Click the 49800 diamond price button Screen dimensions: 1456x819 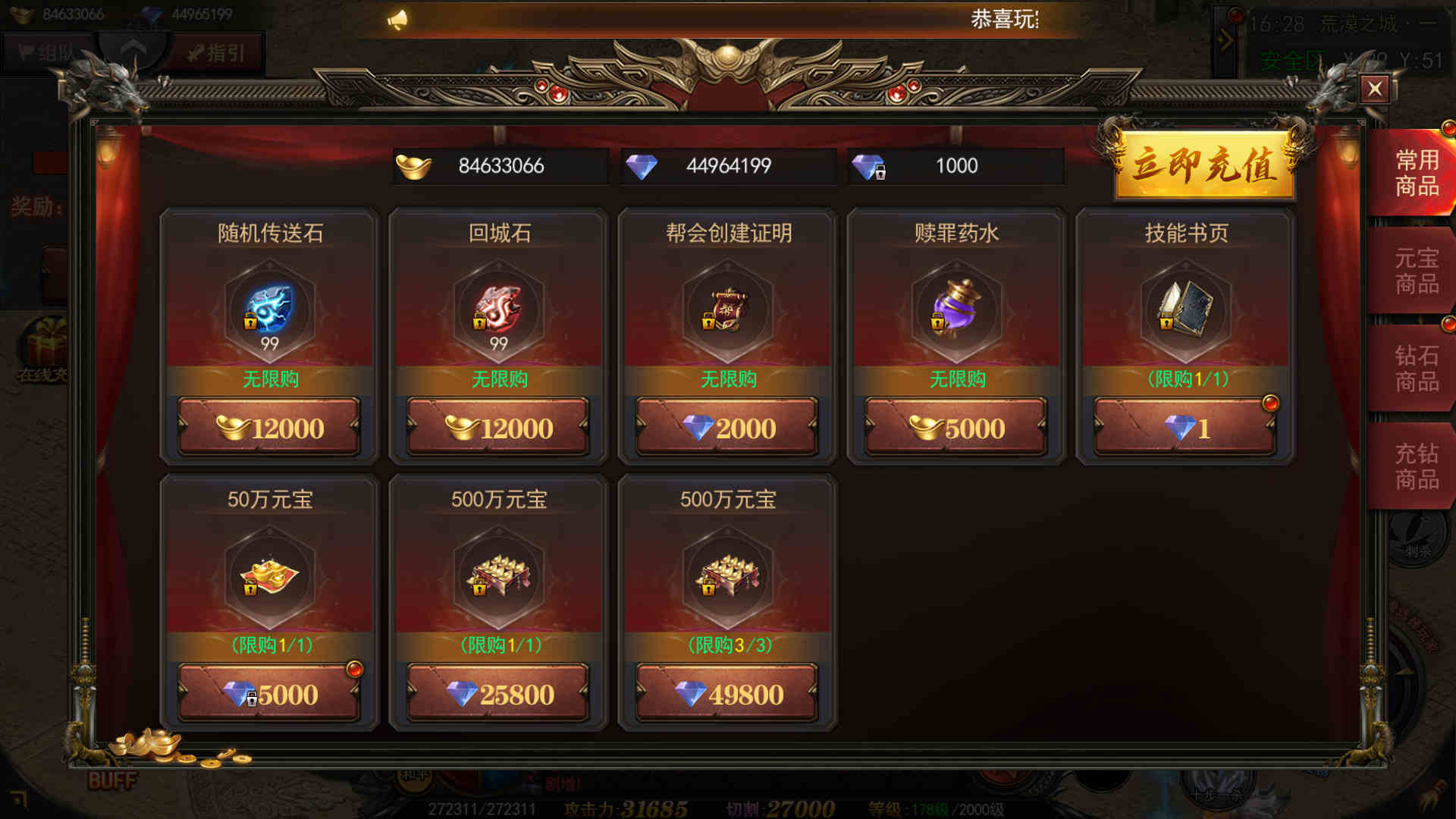click(x=727, y=694)
